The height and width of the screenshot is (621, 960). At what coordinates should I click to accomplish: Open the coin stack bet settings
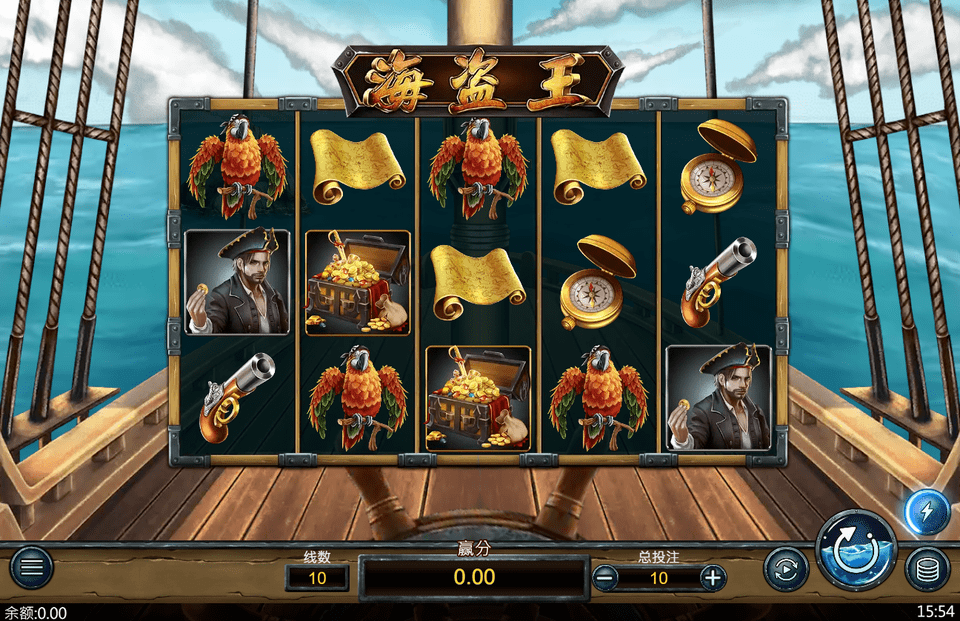927,569
